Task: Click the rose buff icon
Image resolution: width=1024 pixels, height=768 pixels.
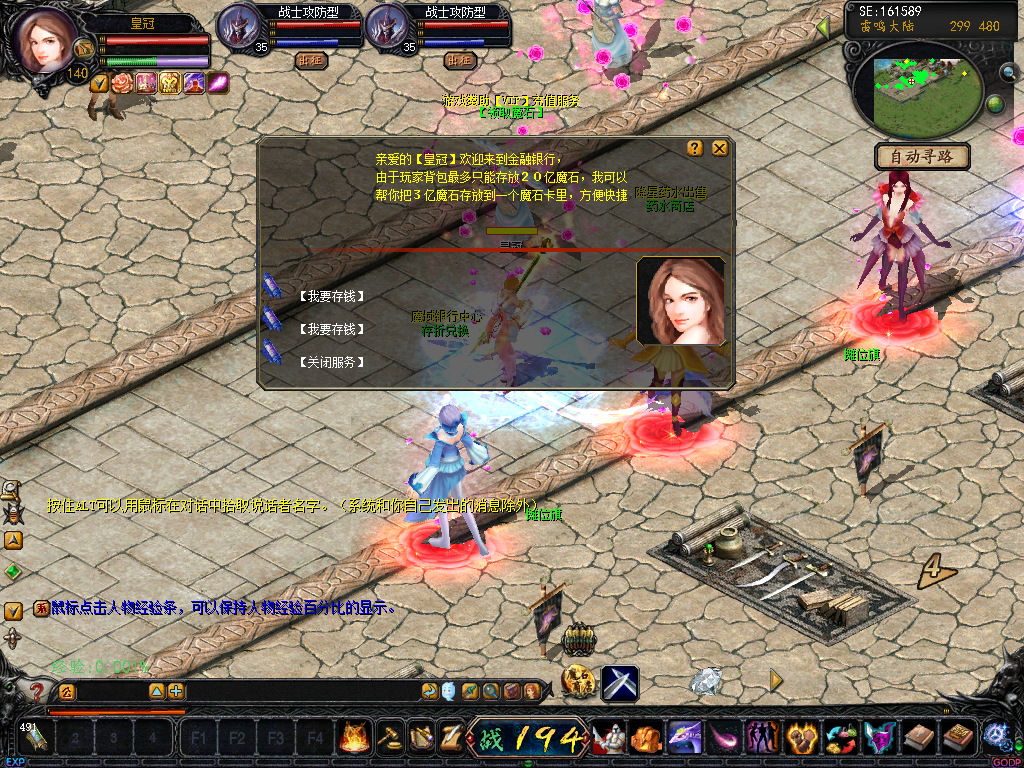Action: (x=122, y=84)
